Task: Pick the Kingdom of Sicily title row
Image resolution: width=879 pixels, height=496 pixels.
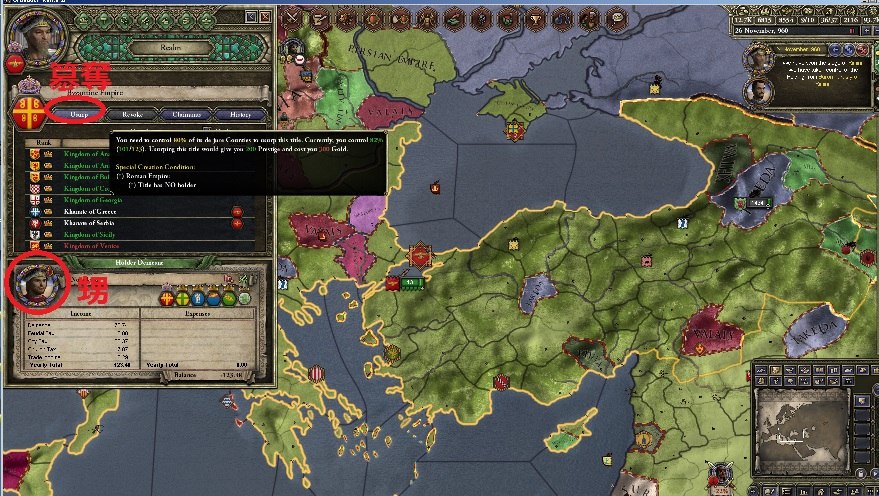Action: tap(91, 234)
